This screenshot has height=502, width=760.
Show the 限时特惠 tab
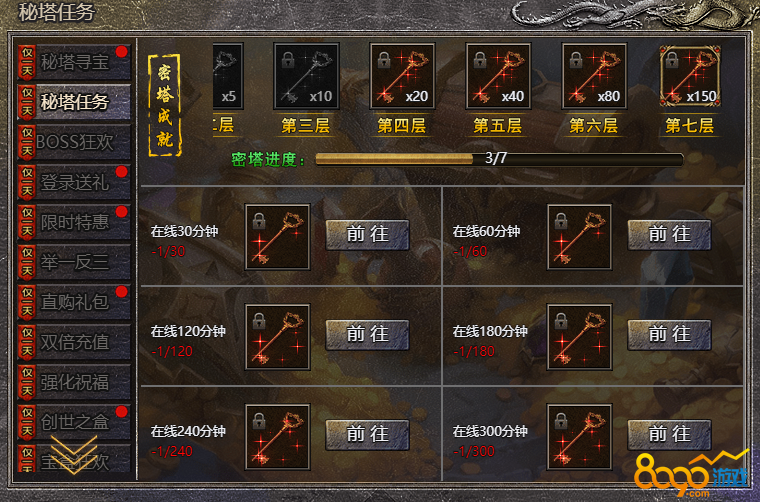74,222
